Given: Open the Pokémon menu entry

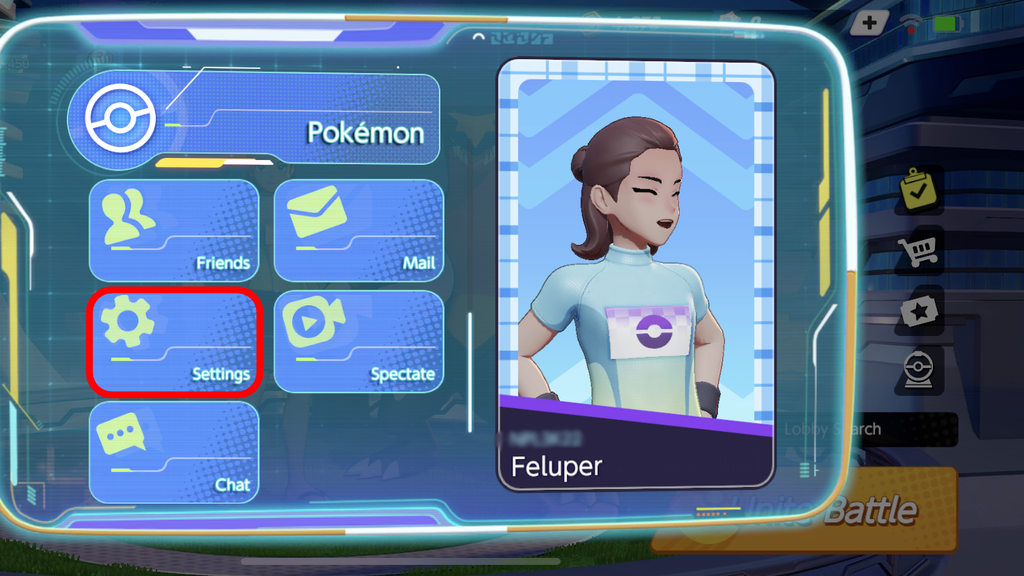Looking at the screenshot, I should click(x=254, y=119).
